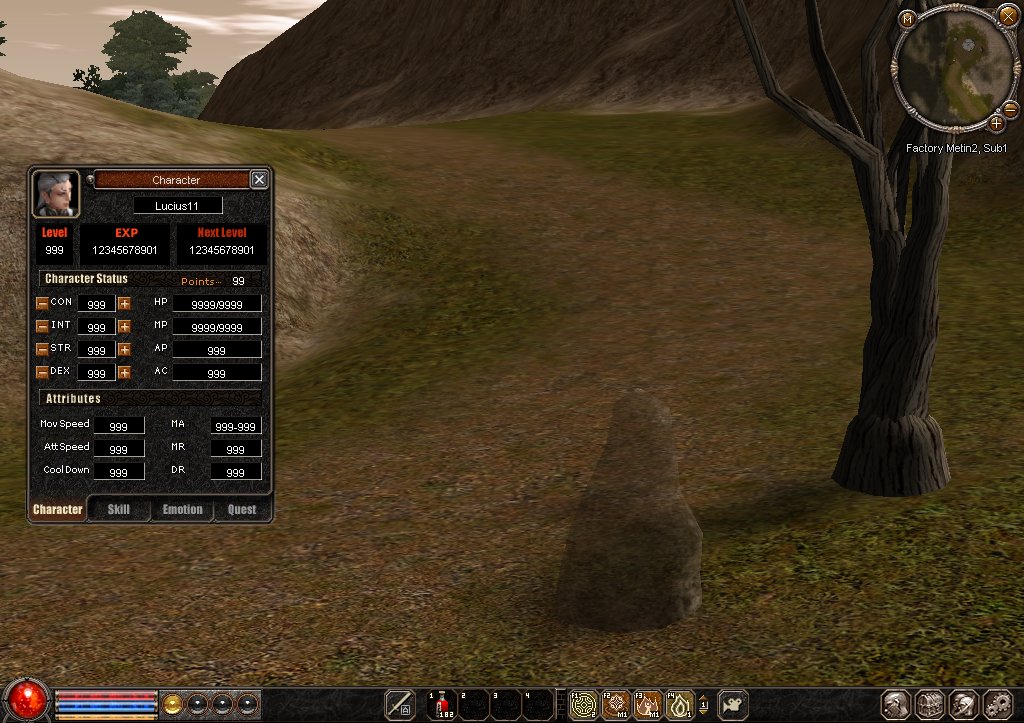
Task: Decrease the DEX stat
Action: coord(42,372)
